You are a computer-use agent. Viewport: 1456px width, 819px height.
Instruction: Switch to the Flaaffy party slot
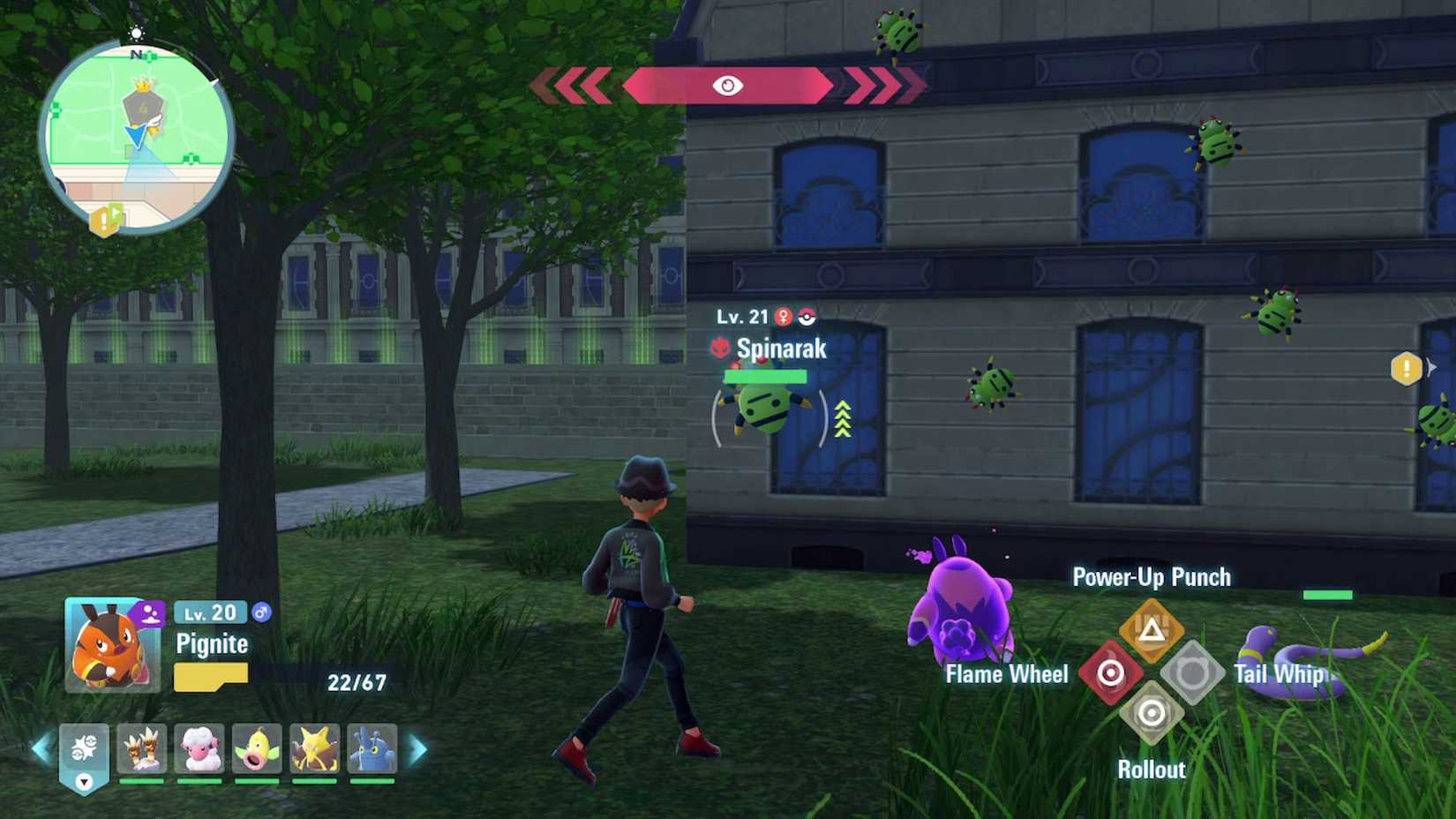coord(200,748)
